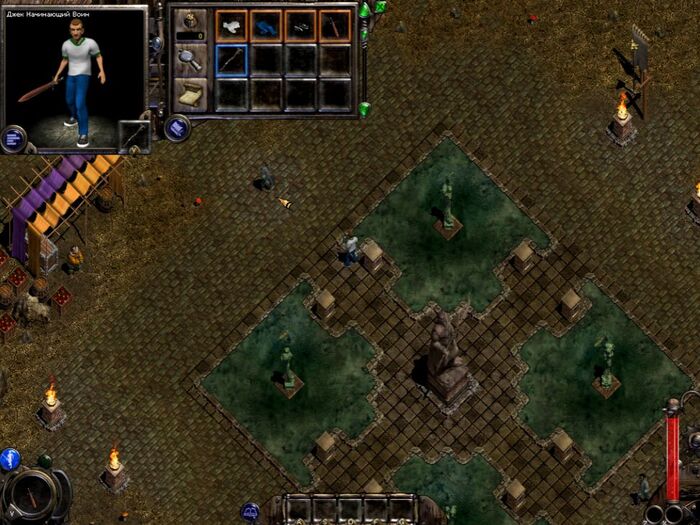This screenshot has width=700, height=525.
Task: Select the white shirt inventory slot
Action: click(232, 25)
